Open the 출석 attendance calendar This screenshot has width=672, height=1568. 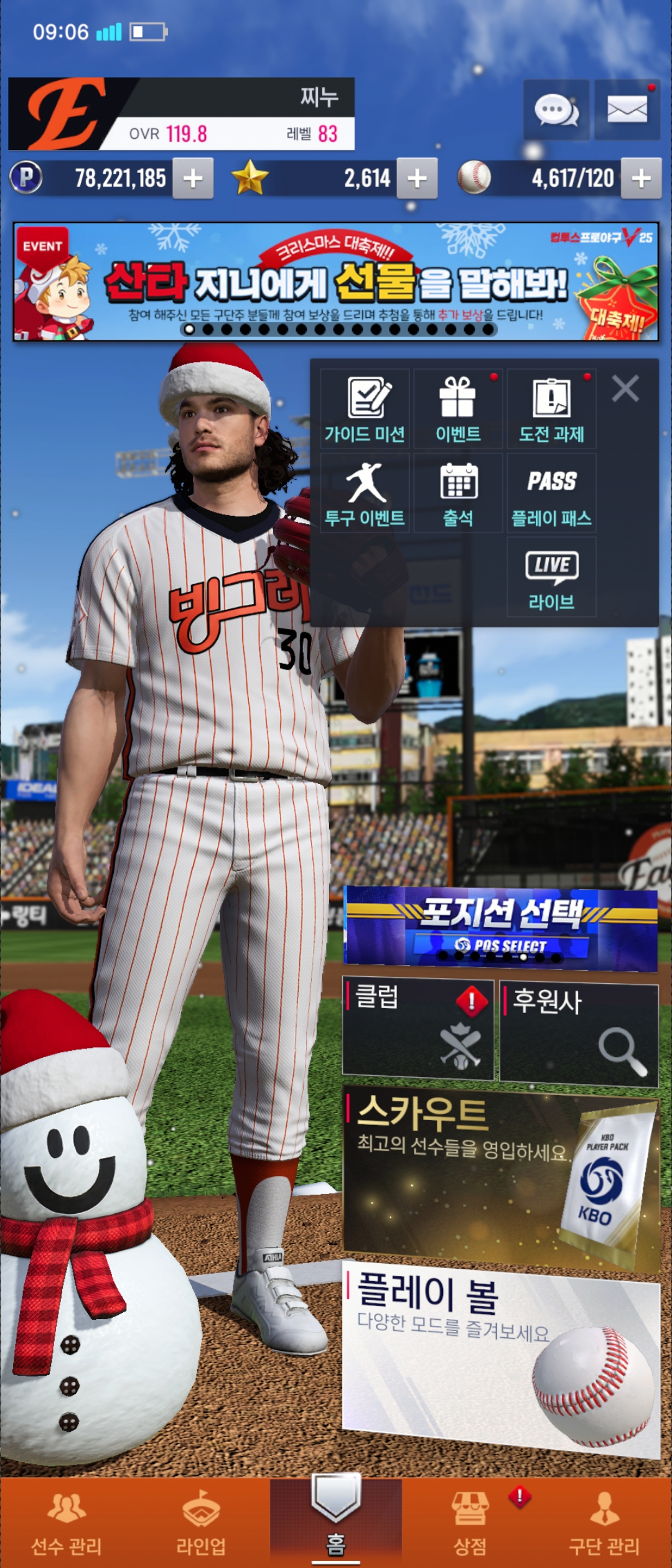(458, 493)
